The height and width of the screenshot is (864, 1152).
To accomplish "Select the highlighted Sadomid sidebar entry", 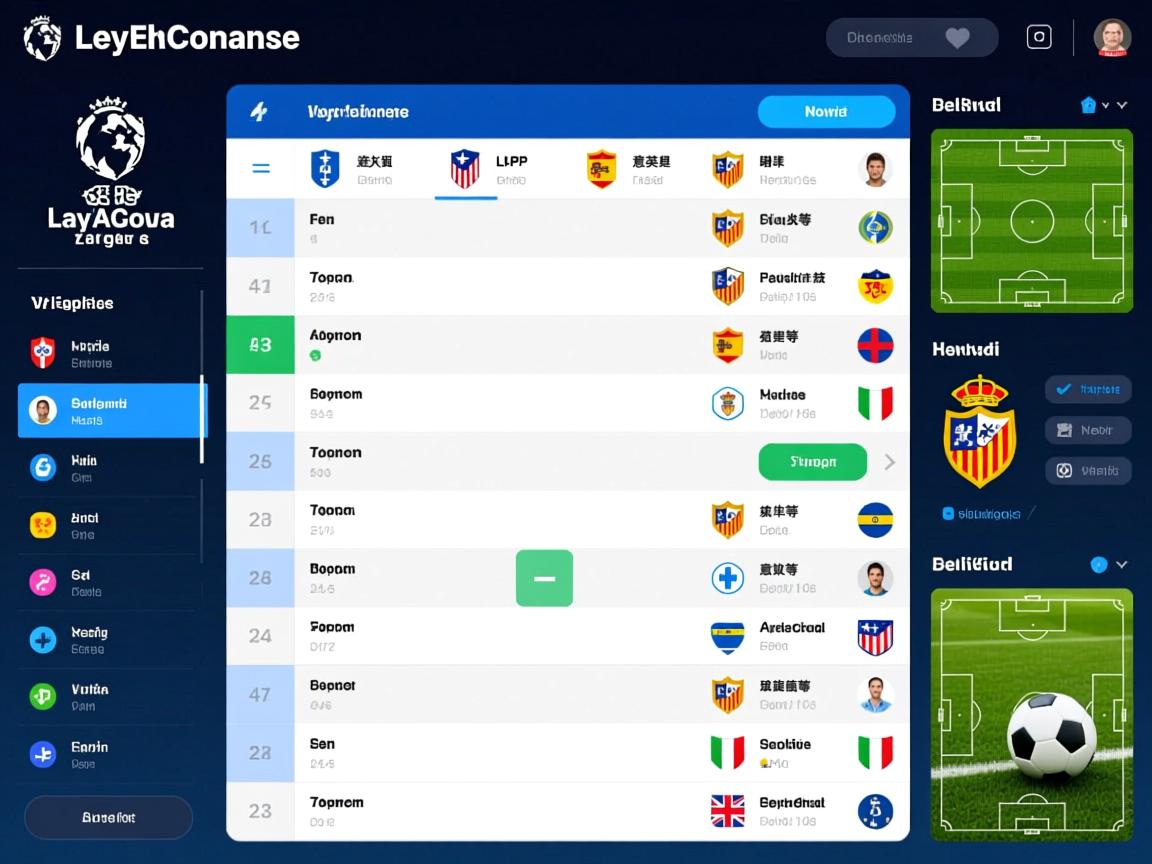I will [111, 411].
